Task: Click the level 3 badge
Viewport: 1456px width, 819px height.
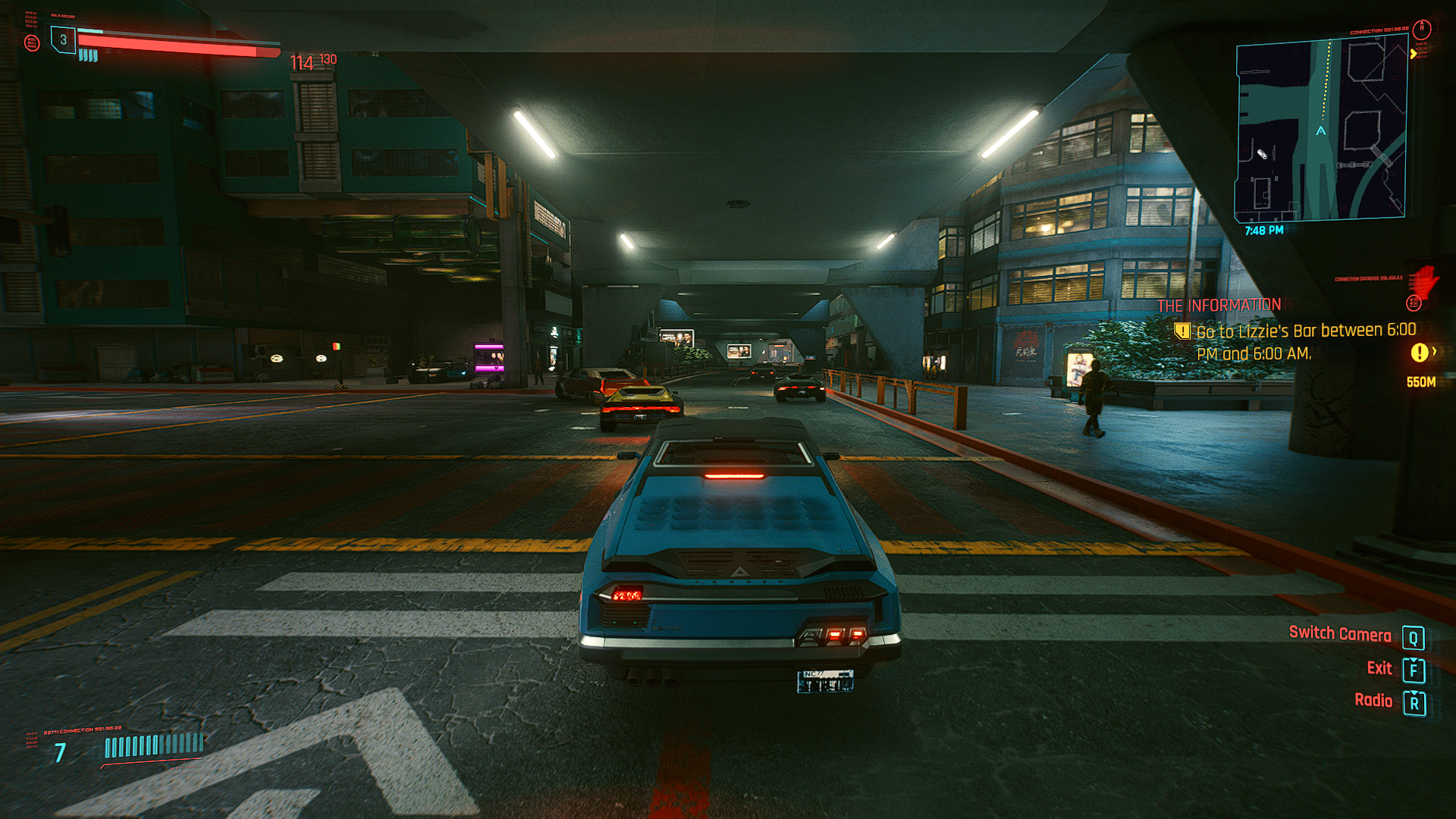Action: [64, 40]
